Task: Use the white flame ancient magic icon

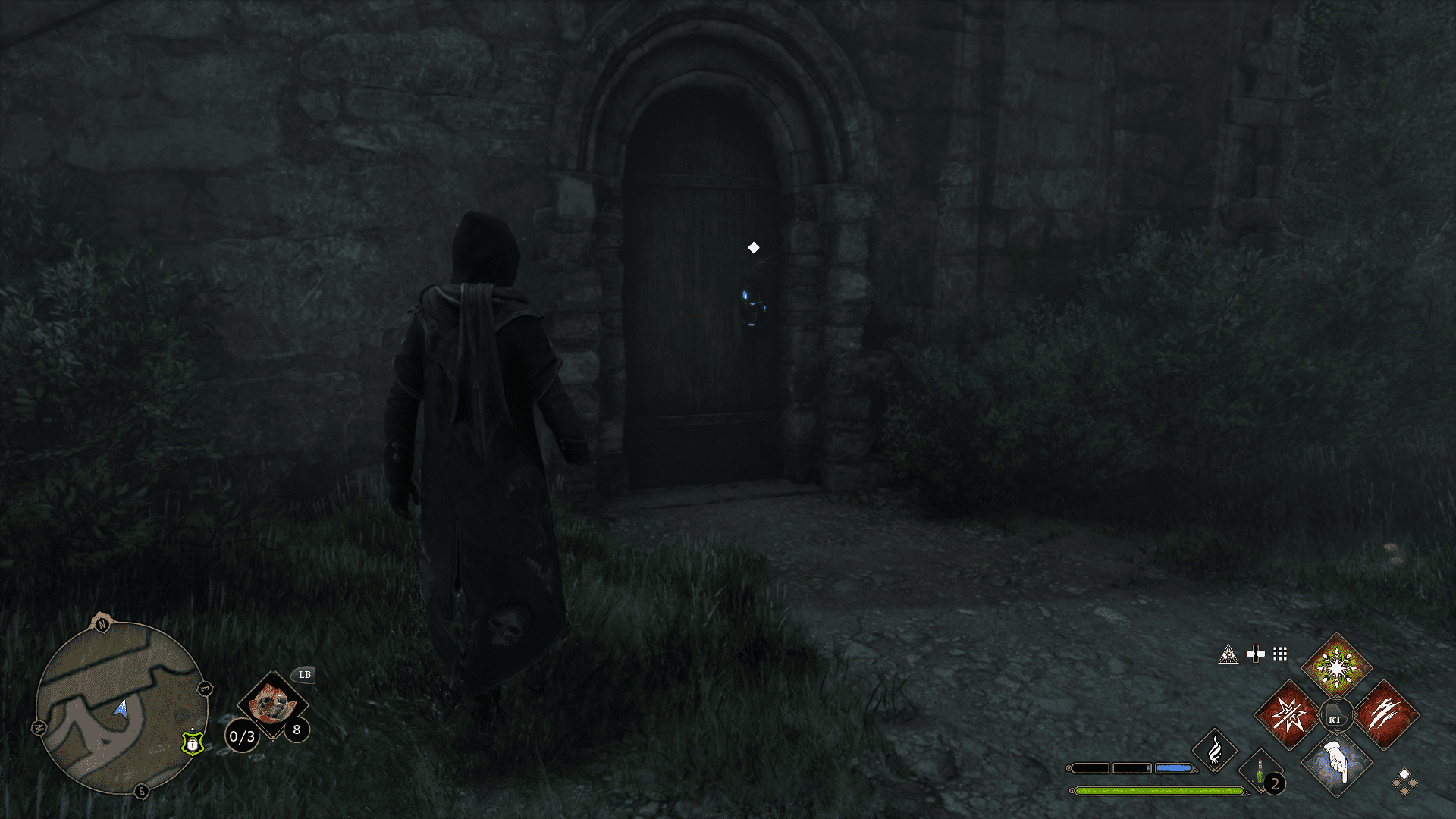Action: 1215,750
